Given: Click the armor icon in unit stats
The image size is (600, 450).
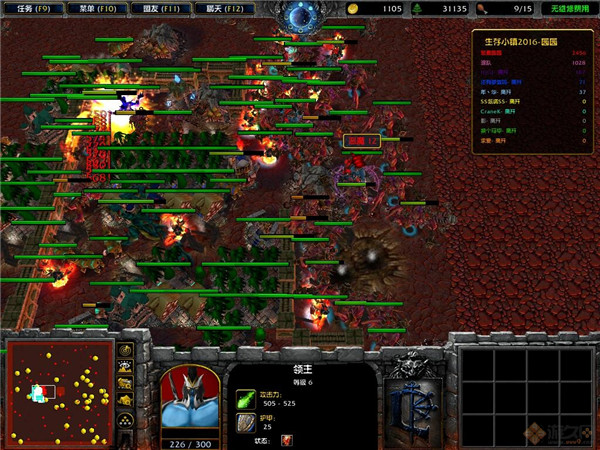Looking at the screenshot, I should click(245, 421).
